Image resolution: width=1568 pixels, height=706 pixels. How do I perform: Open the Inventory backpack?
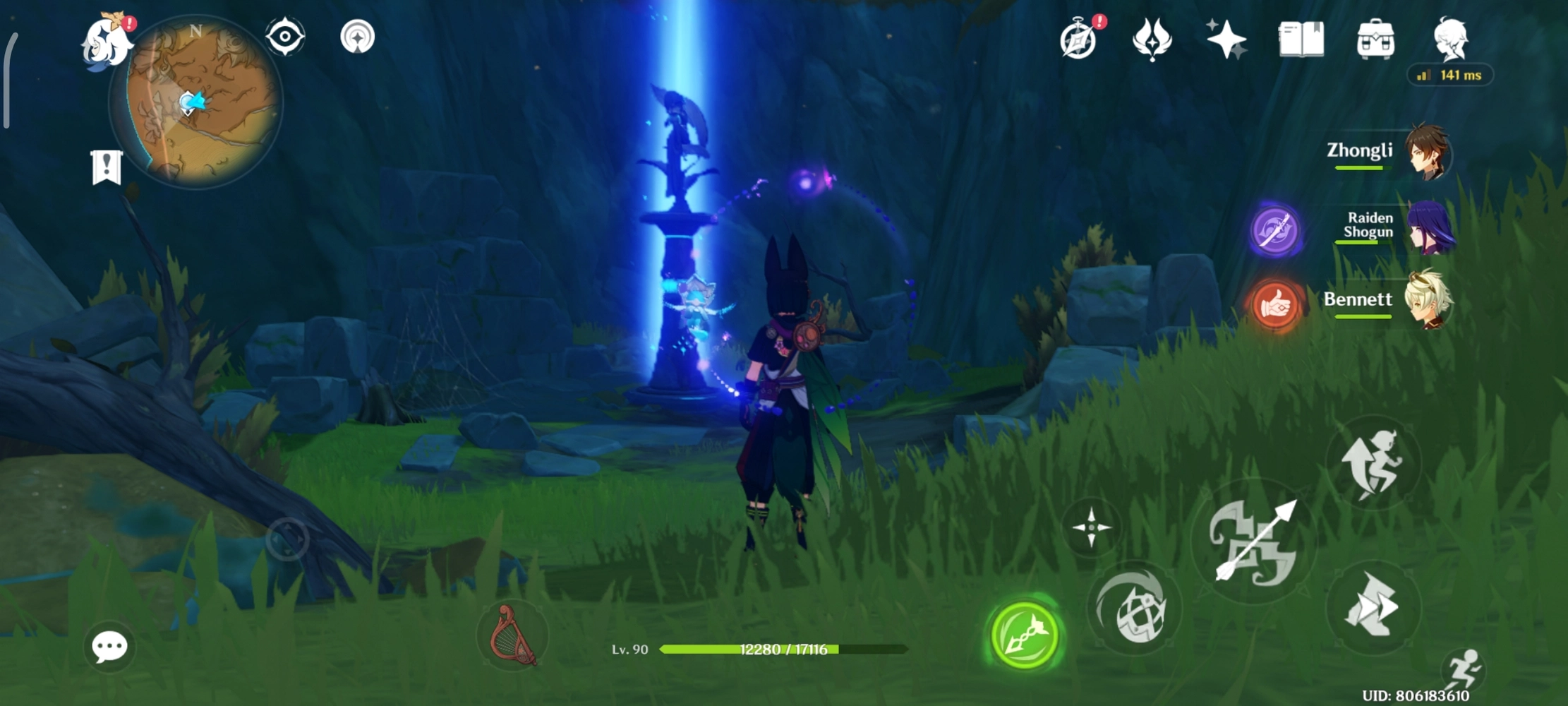[1375, 40]
